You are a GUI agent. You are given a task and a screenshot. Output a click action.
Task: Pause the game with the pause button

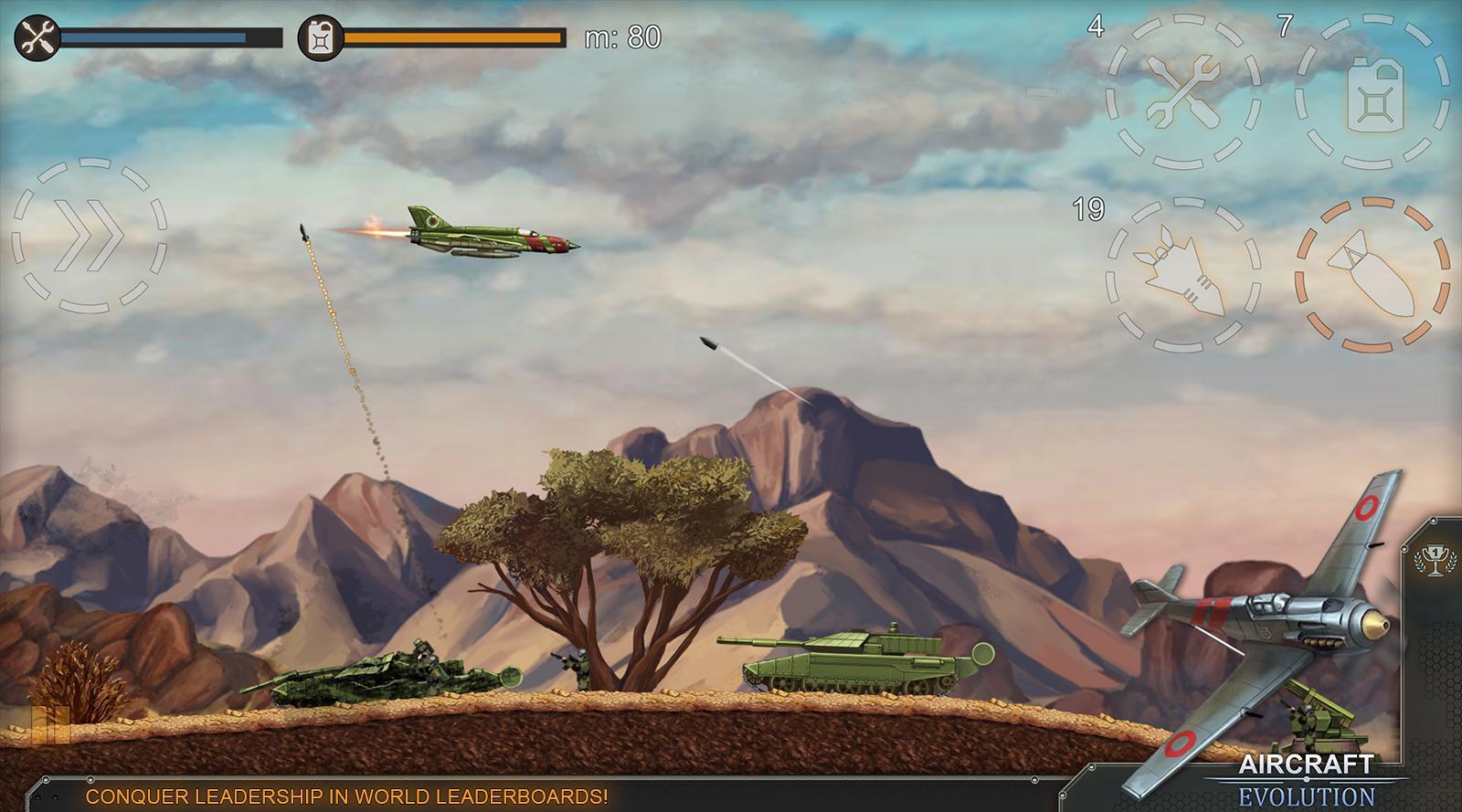pos(50,726)
